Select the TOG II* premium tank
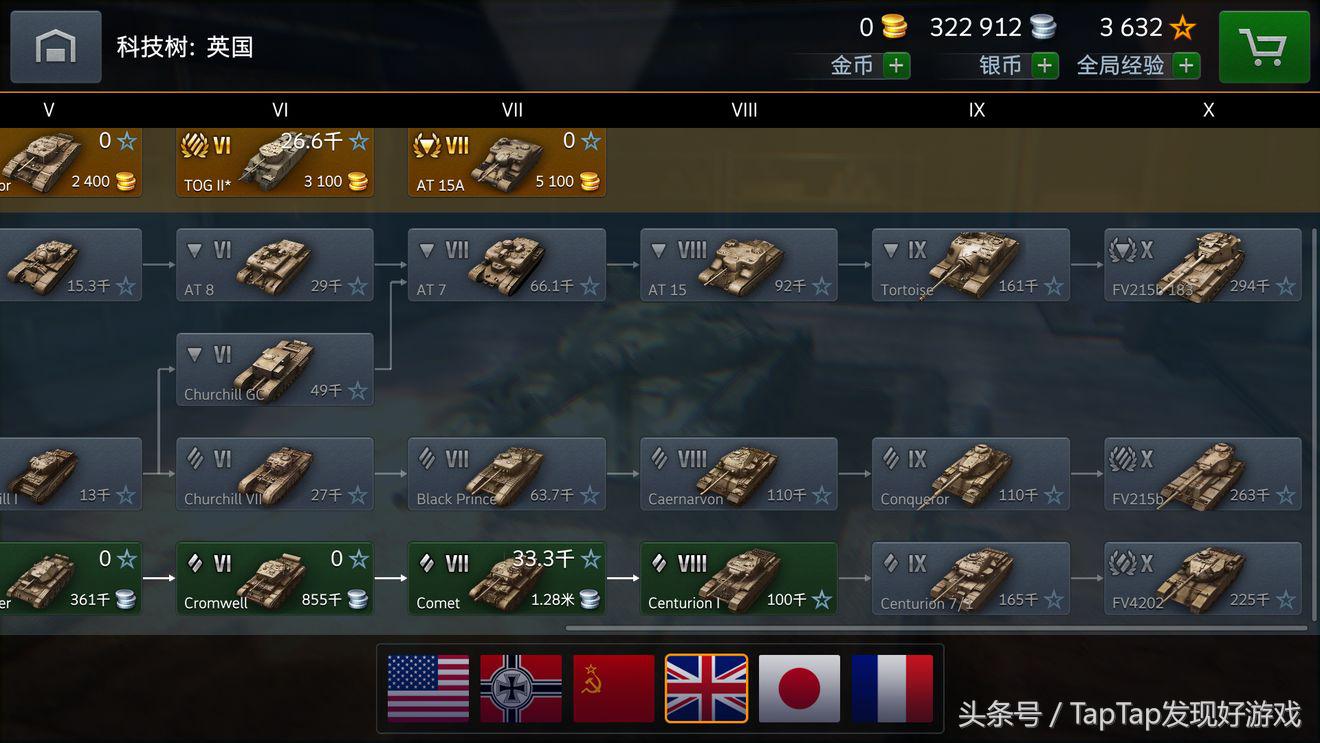 pos(275,161)
